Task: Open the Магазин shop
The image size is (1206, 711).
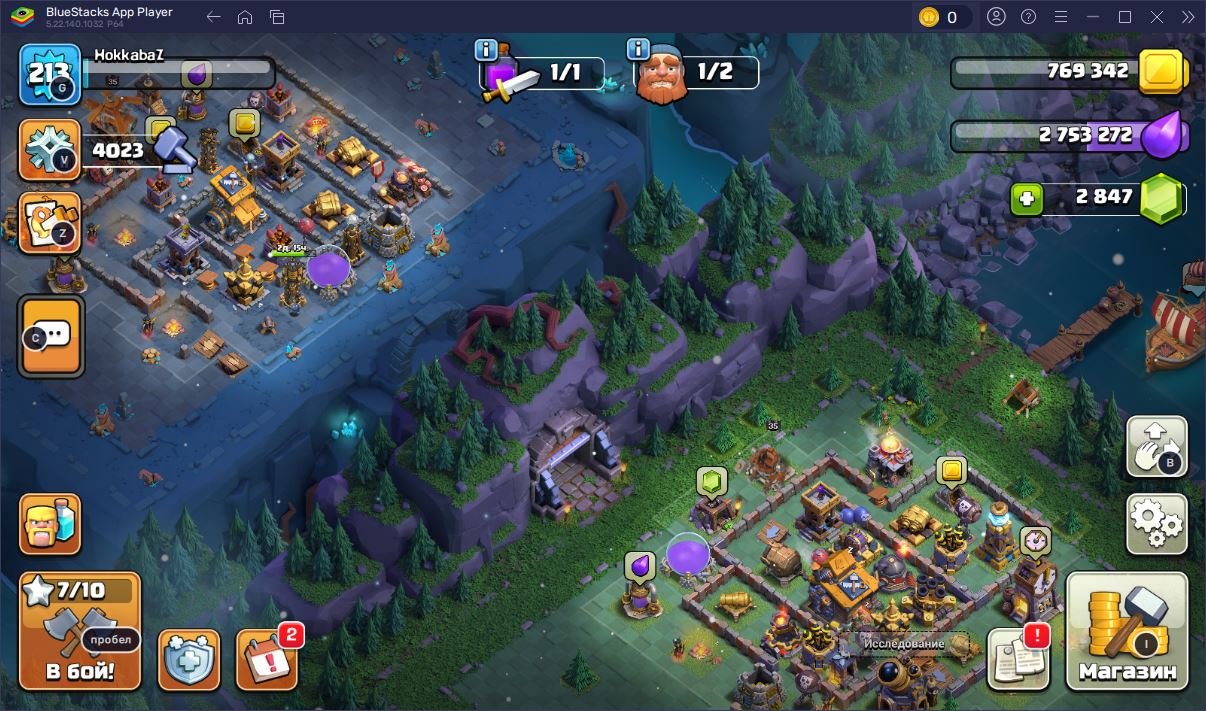Action: tap(1127, 630)
